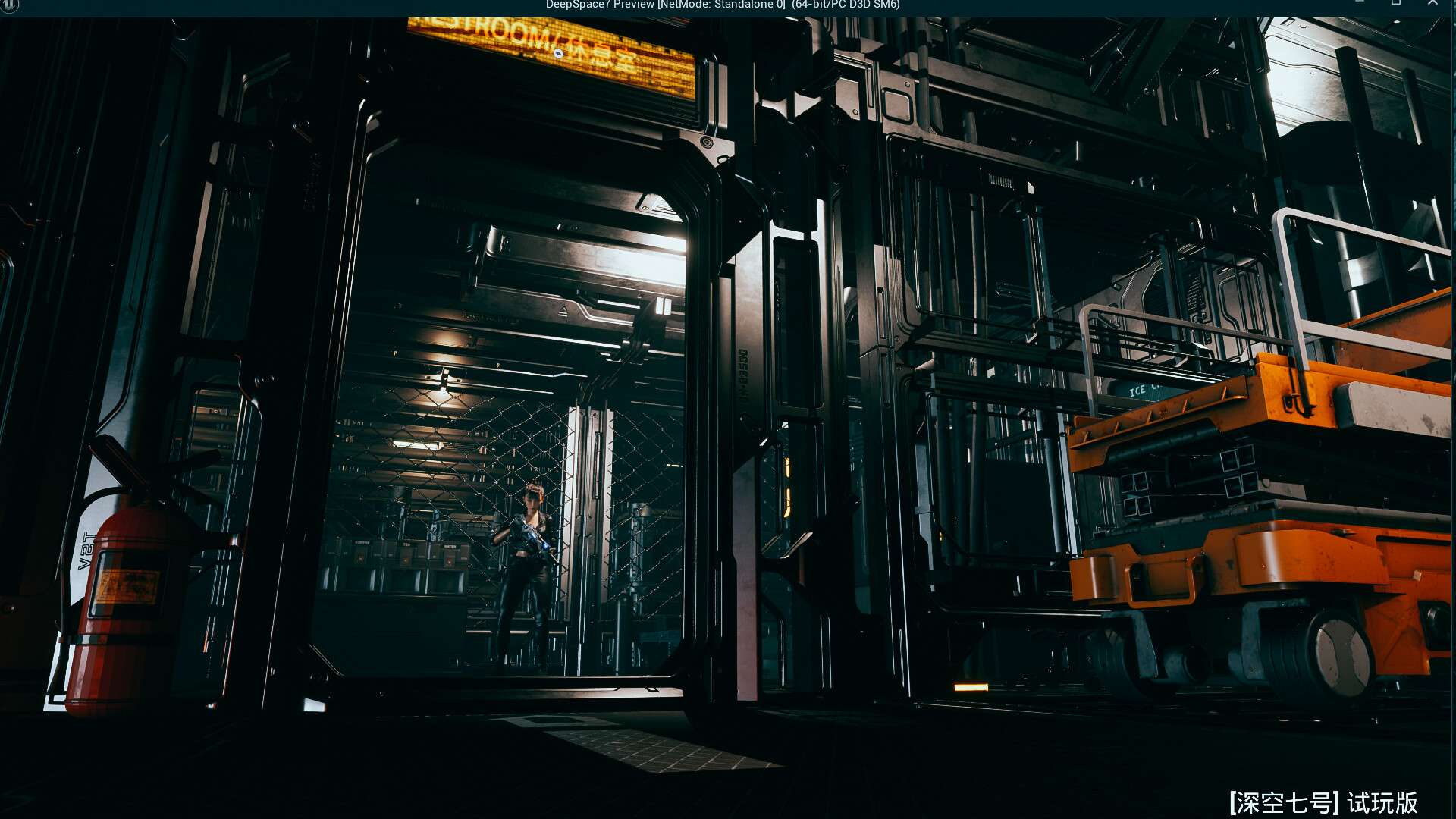Image resolution: width=1456 pixels, height=819 pixels.
Task: Click the Unreal Engine icon in the title bar
Action: [8, 5]
